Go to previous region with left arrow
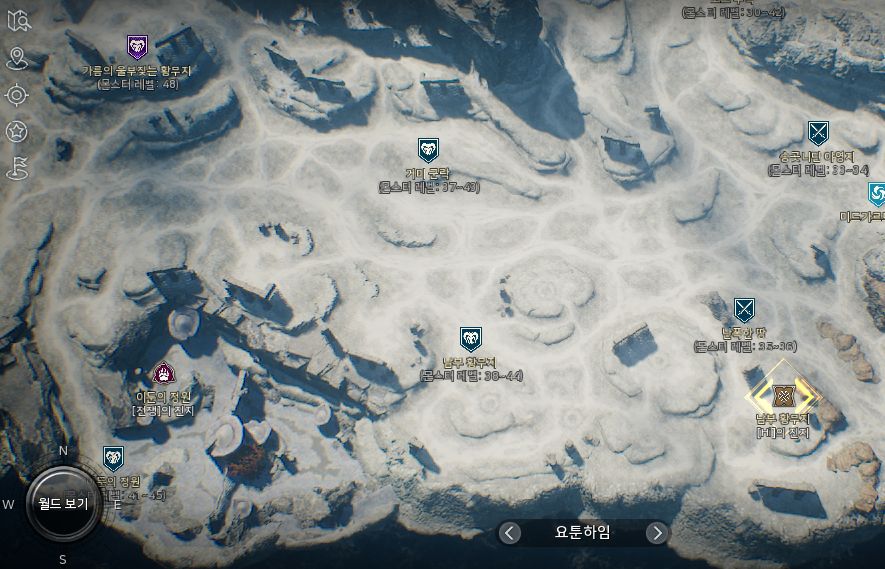885x569 pixels. pos(510,533)
